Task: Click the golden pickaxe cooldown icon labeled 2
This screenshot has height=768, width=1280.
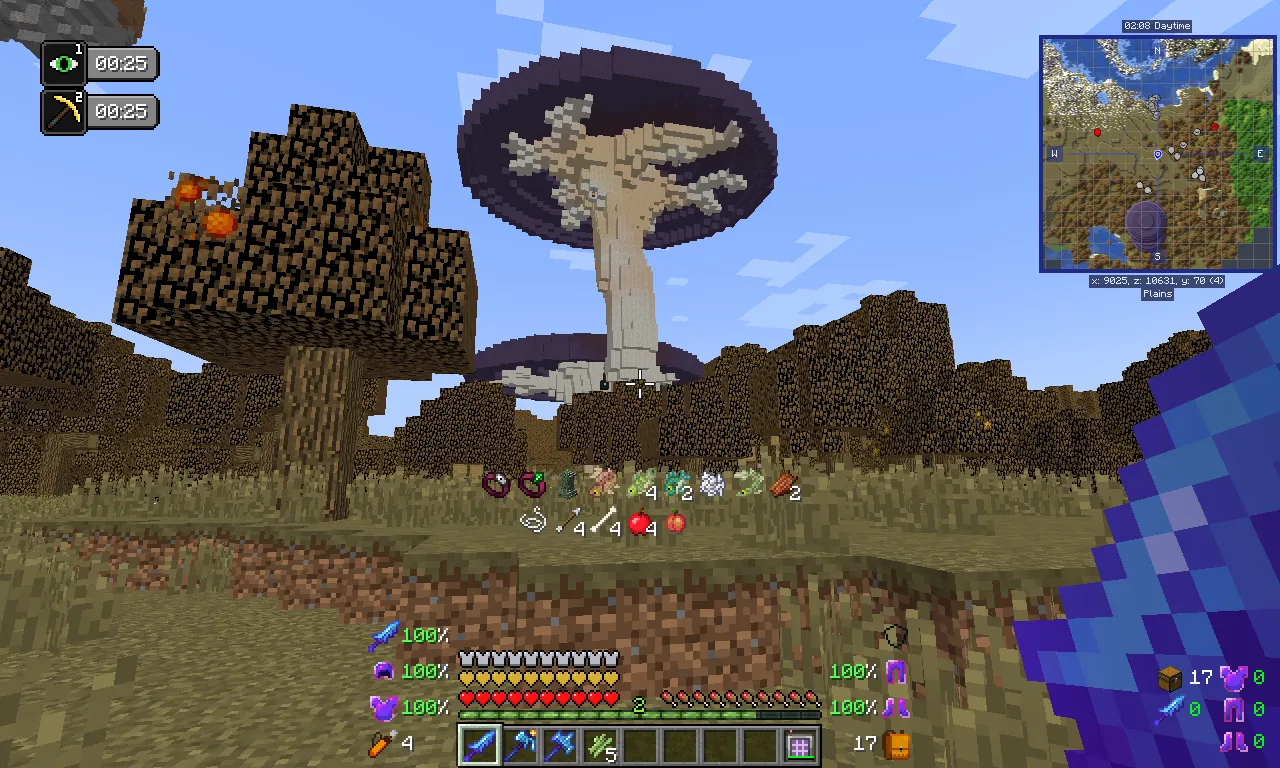Action: 62,110
